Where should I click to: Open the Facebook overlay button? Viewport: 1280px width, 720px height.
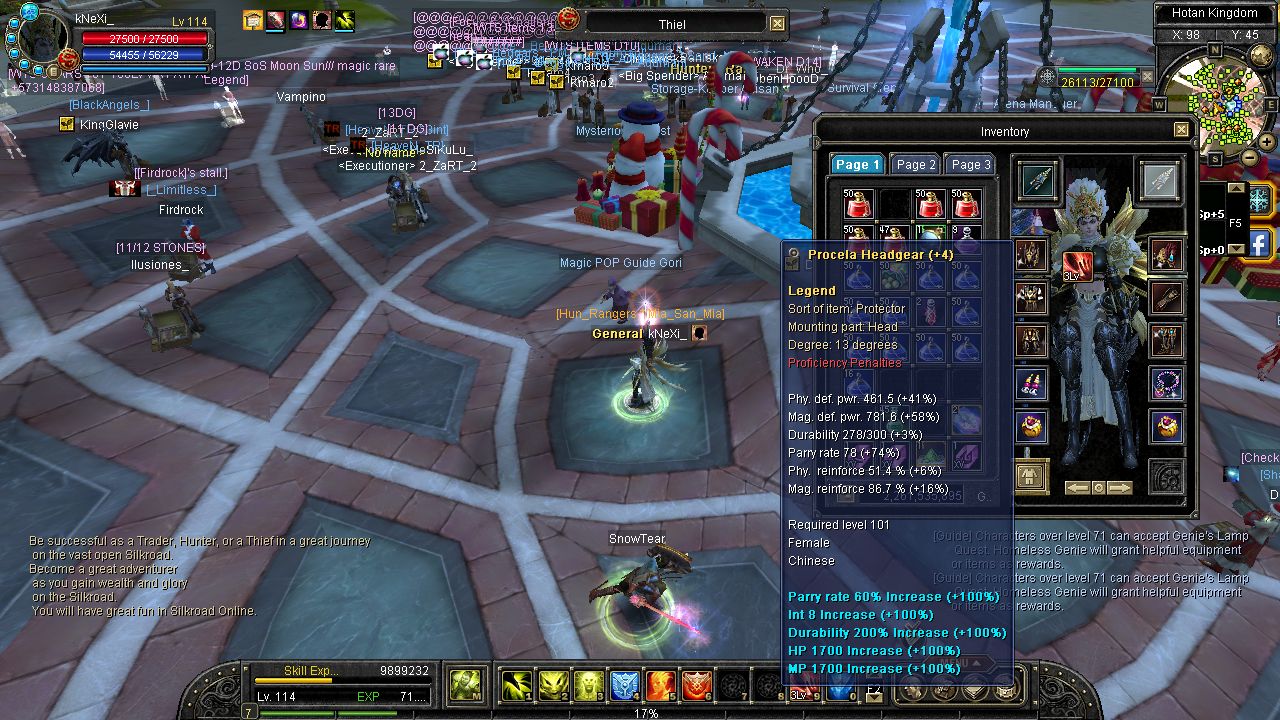tap(1259, 243)
